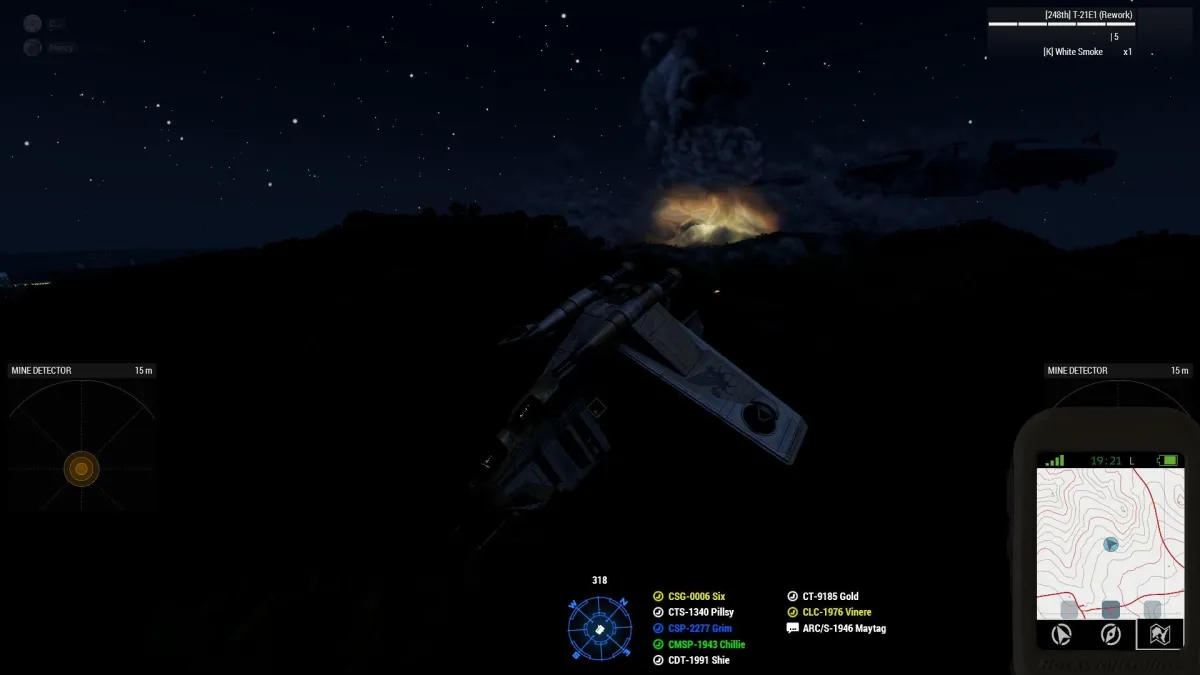Pick CMSP-1943 Chillie from the squad list
Viewport: 1200px width, 675px height.
point(706,645)
